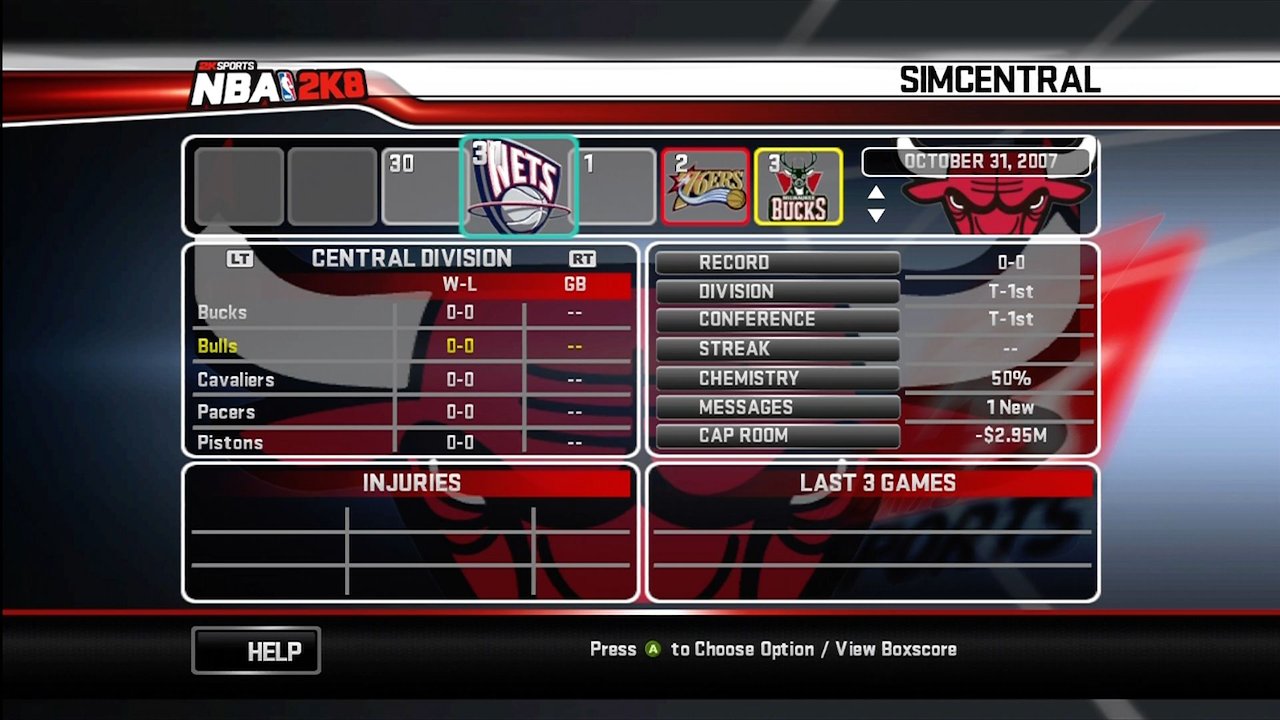Click the down arrow beside the date
The height and width of the screenshot is (720, 1280).
[876, 215]
